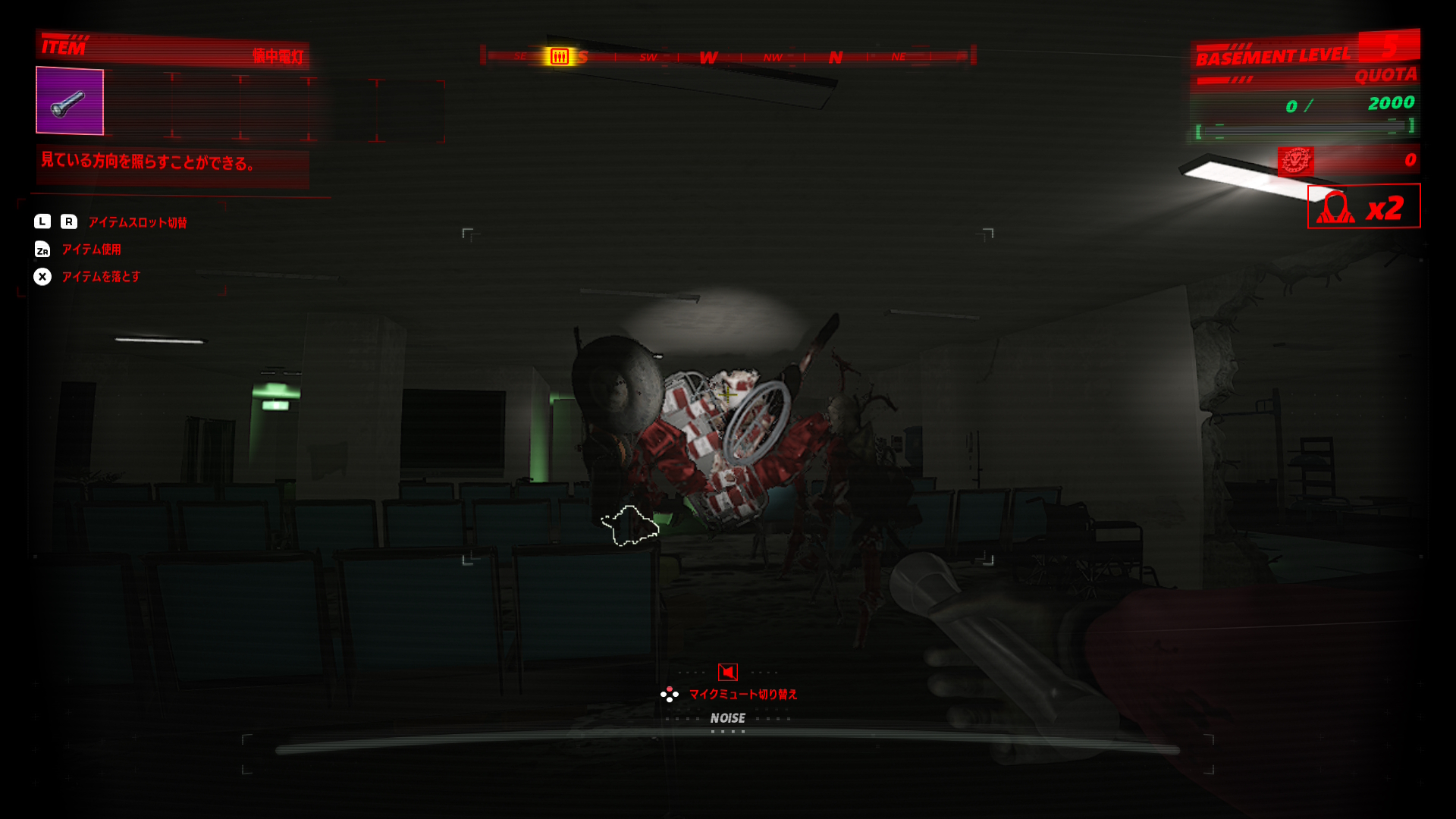The image size is (1456, 819).
Task: Click the yellow elevator marker on compass
Action: (560, 57)
